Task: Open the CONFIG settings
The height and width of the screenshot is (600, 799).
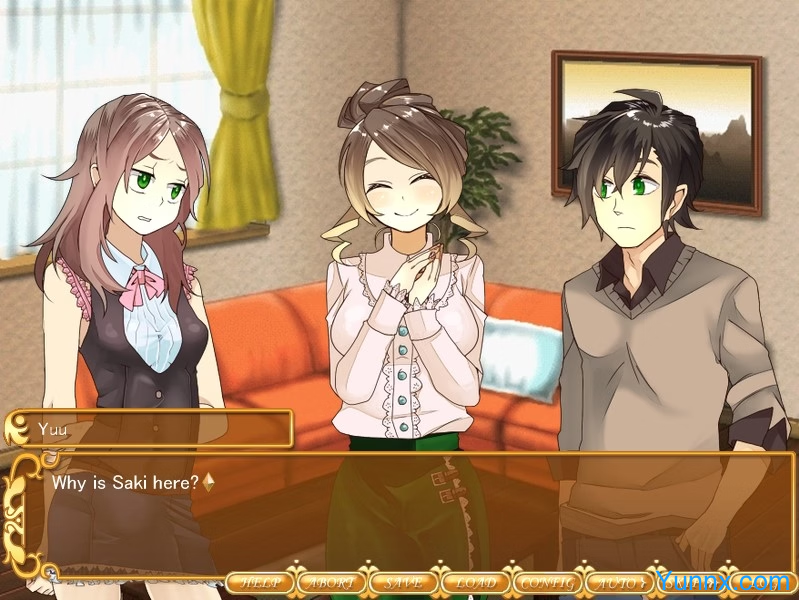Action: 547,582
